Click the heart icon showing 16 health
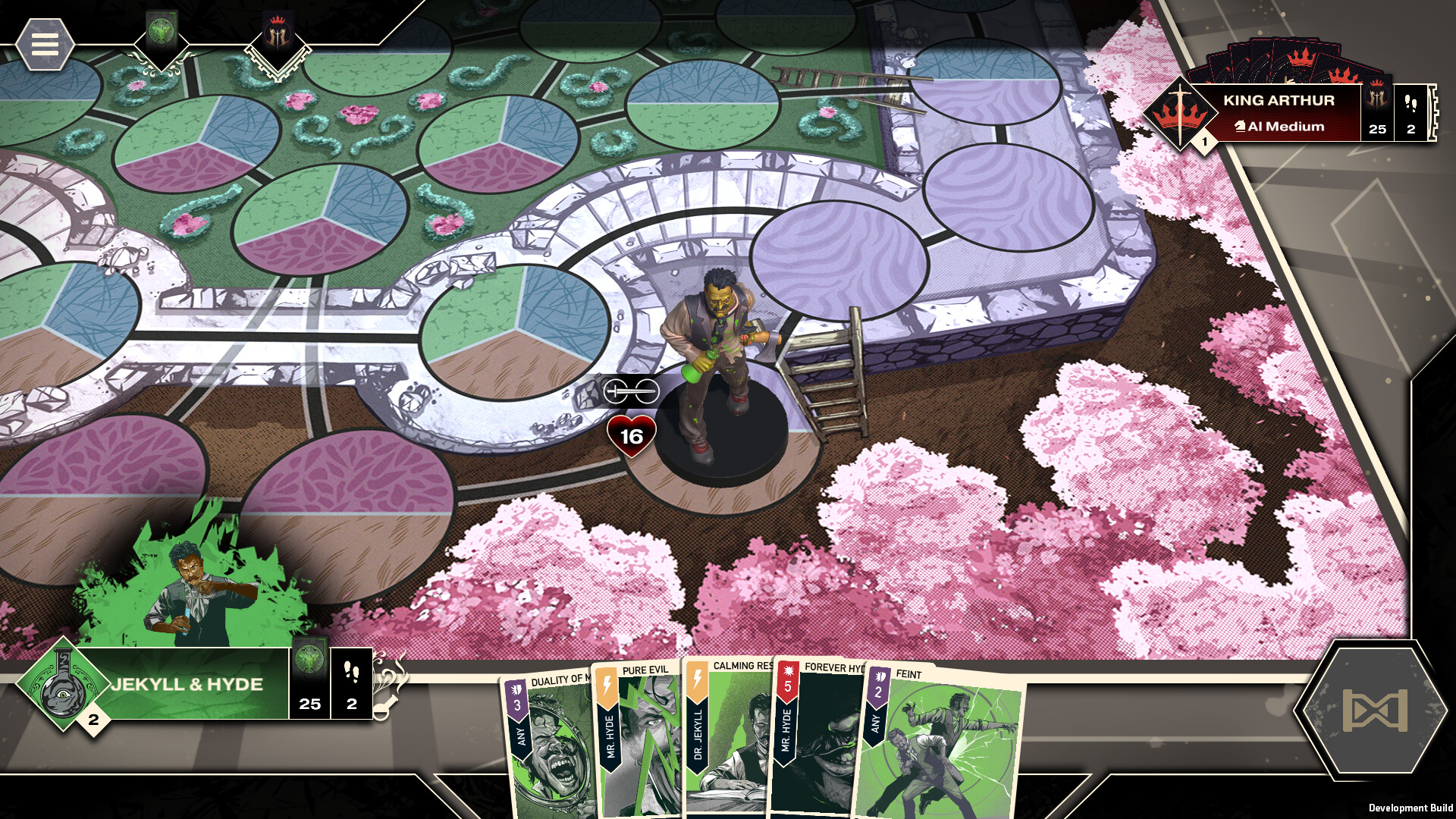The width and height of the screenshot is (1456, 819). 630,436
